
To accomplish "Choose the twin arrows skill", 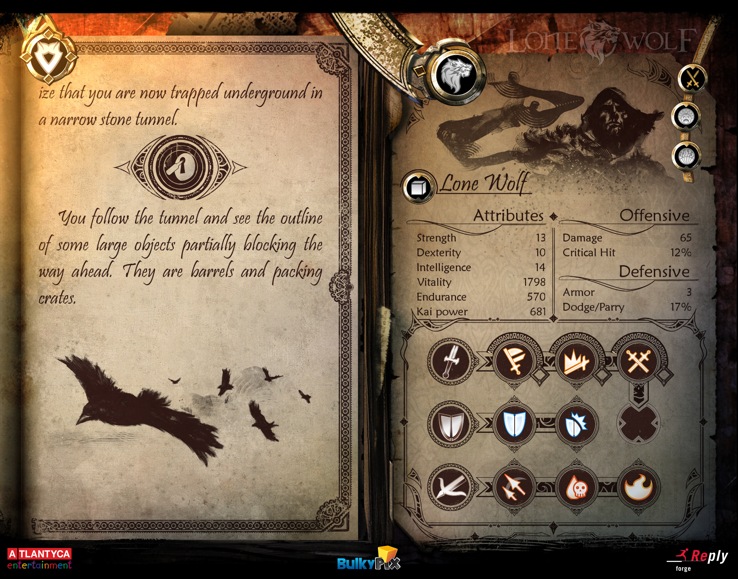I will coord(515,487).
